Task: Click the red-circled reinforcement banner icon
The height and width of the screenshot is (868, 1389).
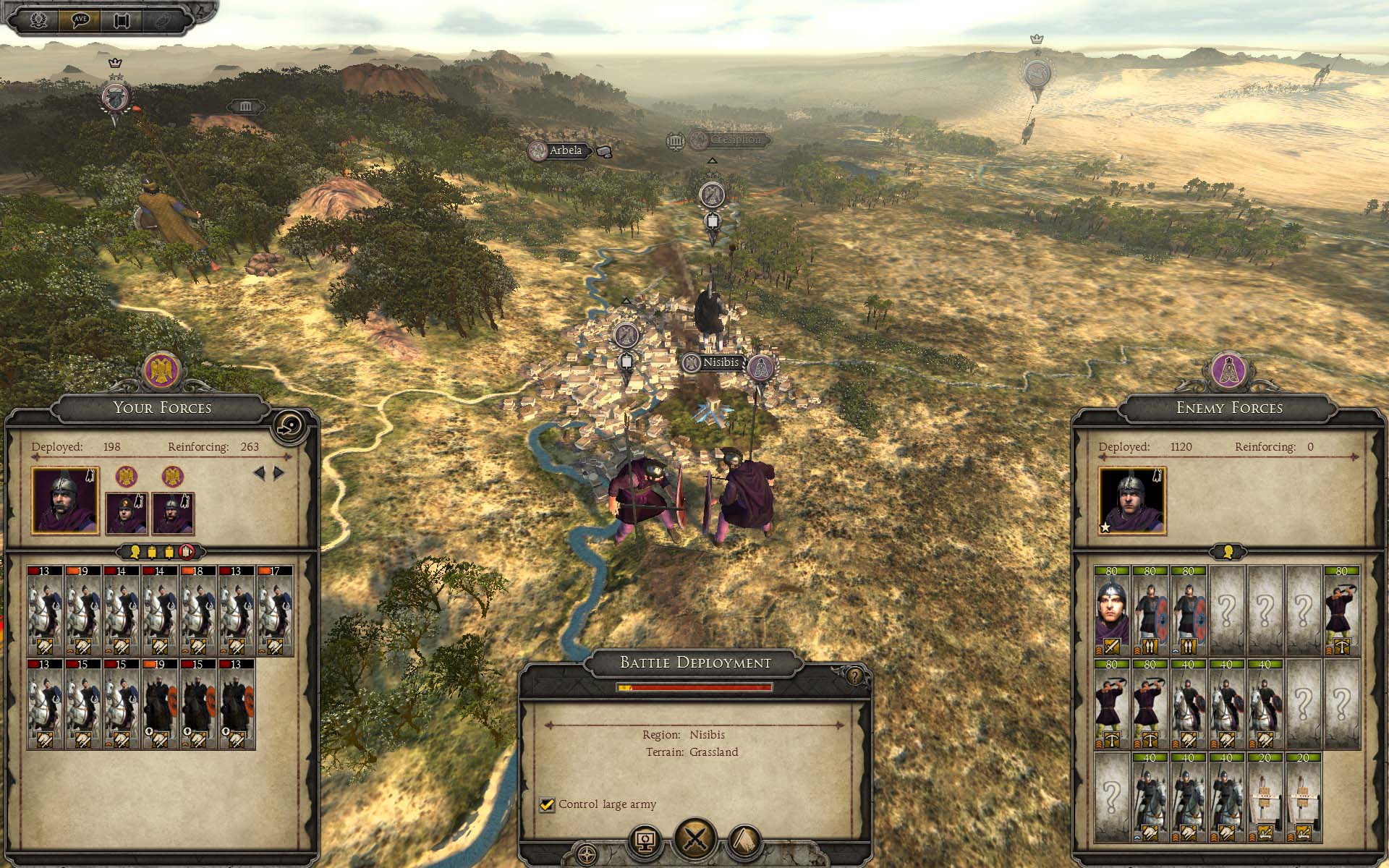Action: (x=187, y=552)
